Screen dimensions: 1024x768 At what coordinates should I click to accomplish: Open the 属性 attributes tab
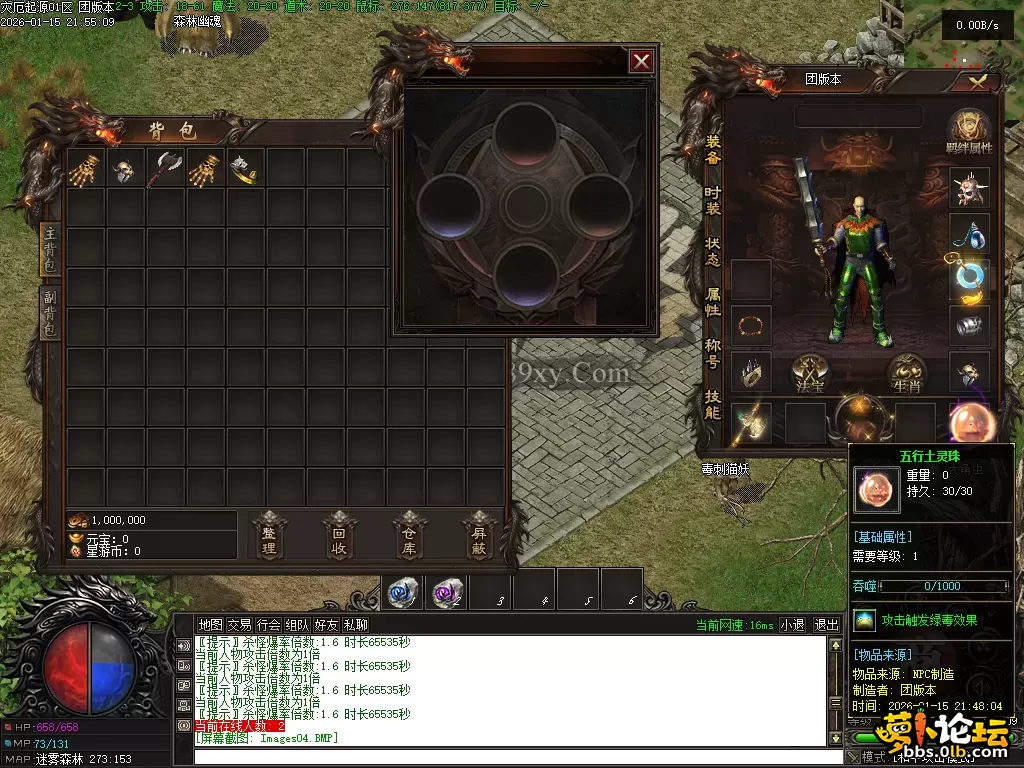click(x=712, y=302)
